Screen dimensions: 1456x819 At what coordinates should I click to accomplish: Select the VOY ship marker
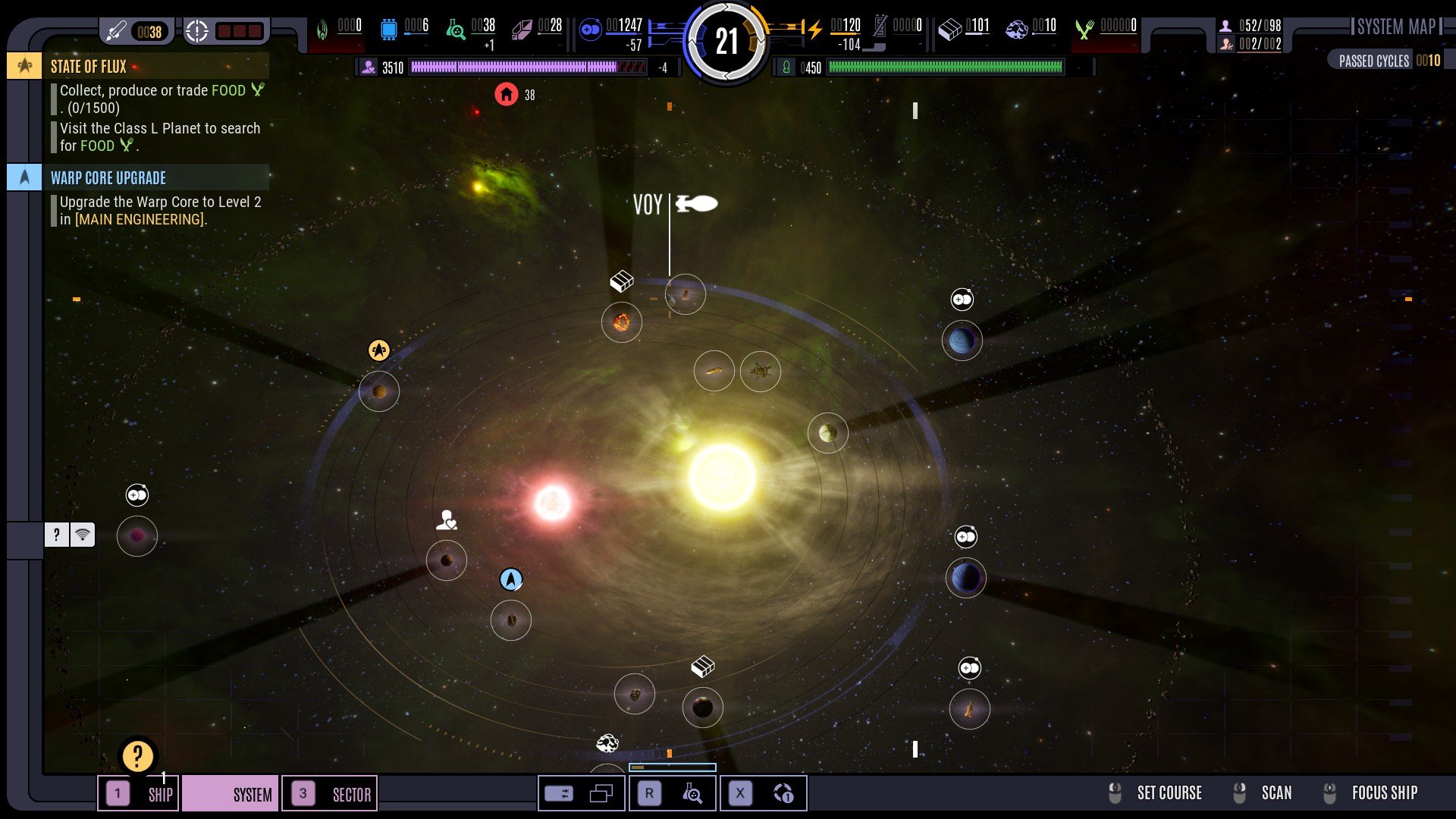click(695, 204)
